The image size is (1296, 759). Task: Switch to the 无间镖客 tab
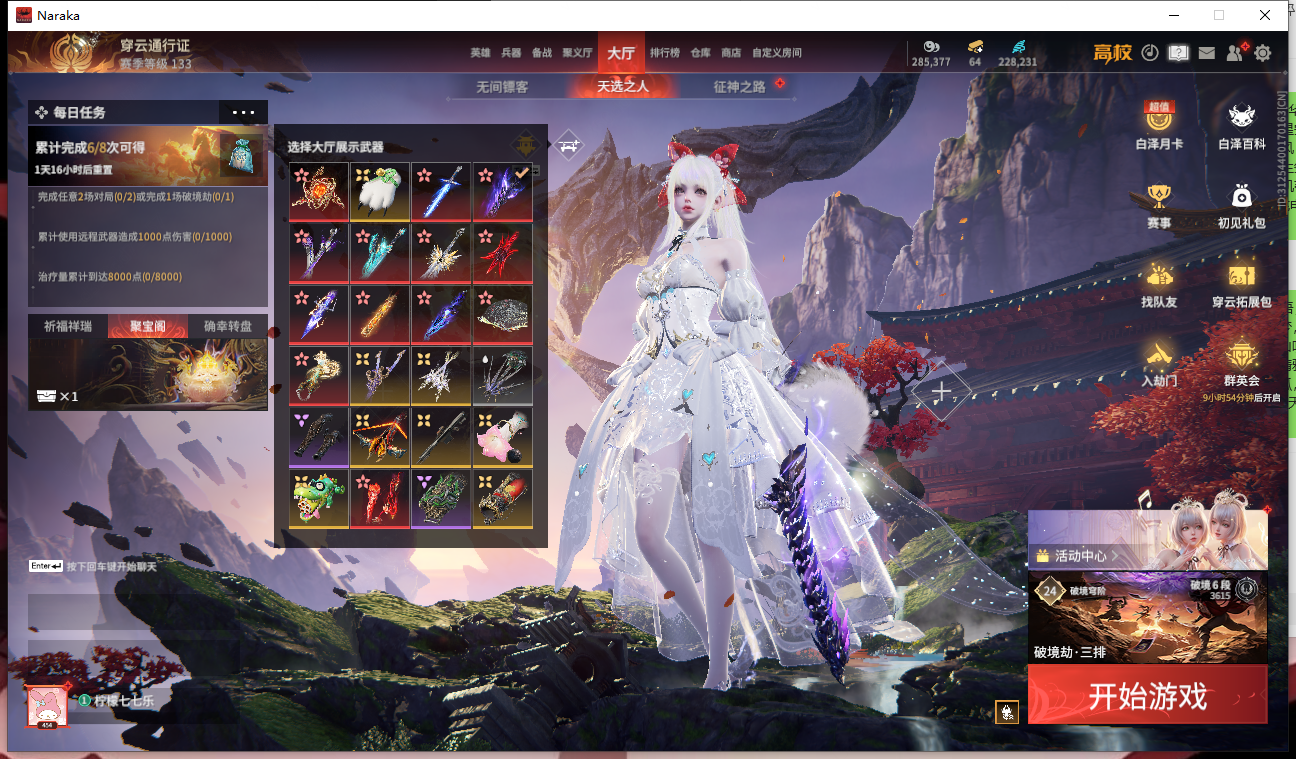pos(502,87)
